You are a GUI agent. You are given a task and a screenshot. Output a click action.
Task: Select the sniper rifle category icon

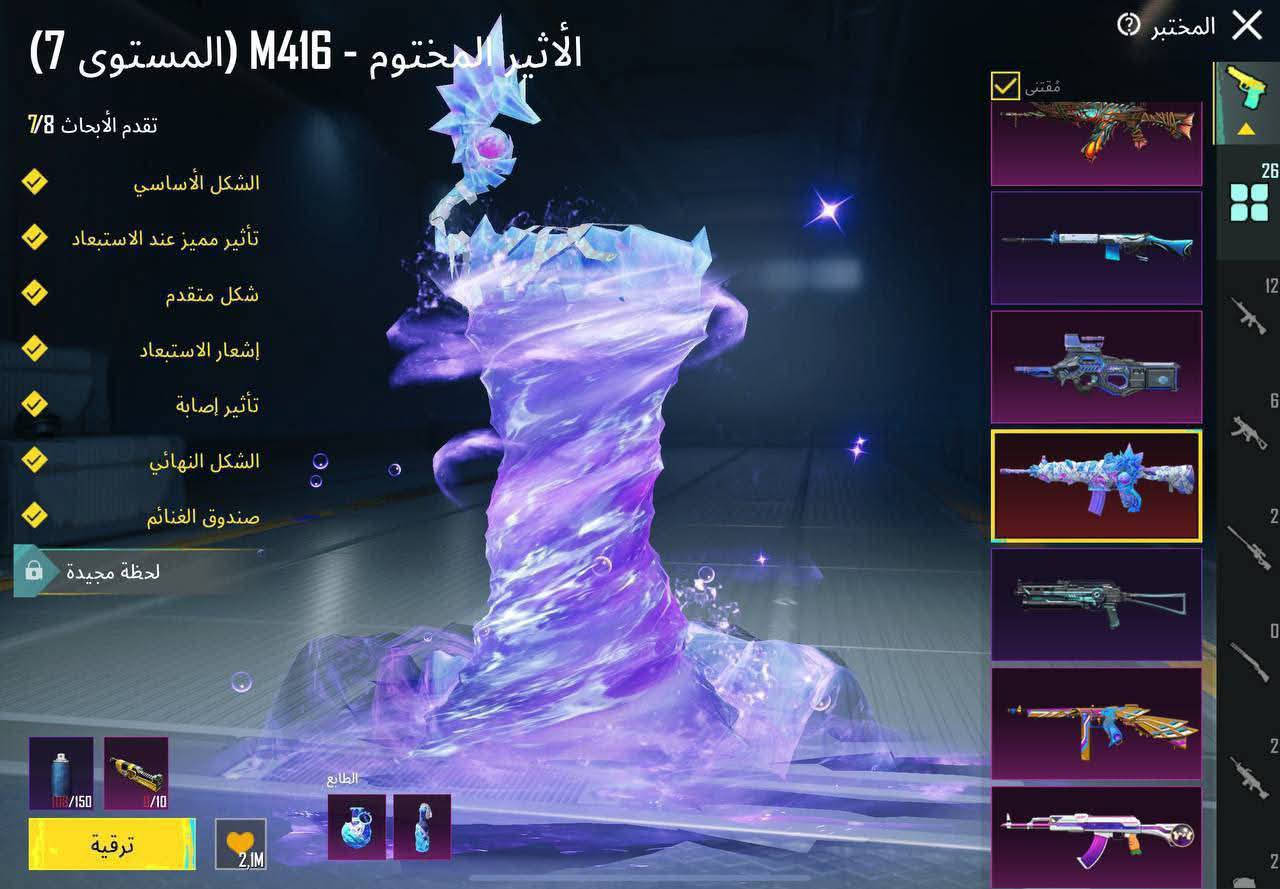point(1247,545)
